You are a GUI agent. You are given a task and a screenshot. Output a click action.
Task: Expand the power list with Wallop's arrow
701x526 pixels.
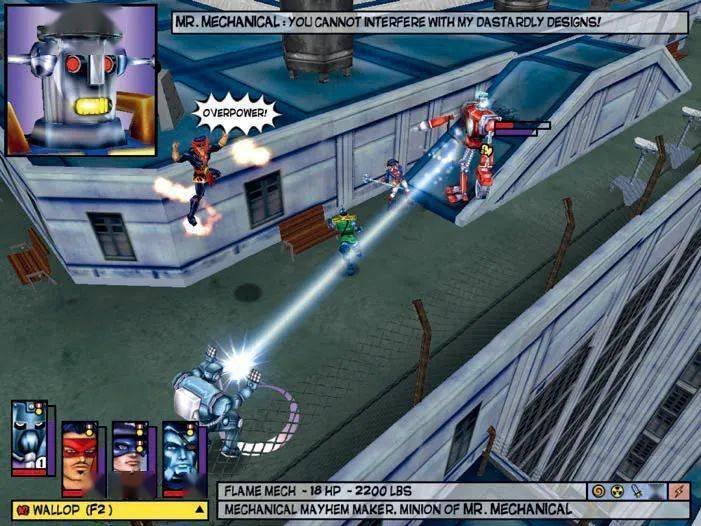click(199, 510)
